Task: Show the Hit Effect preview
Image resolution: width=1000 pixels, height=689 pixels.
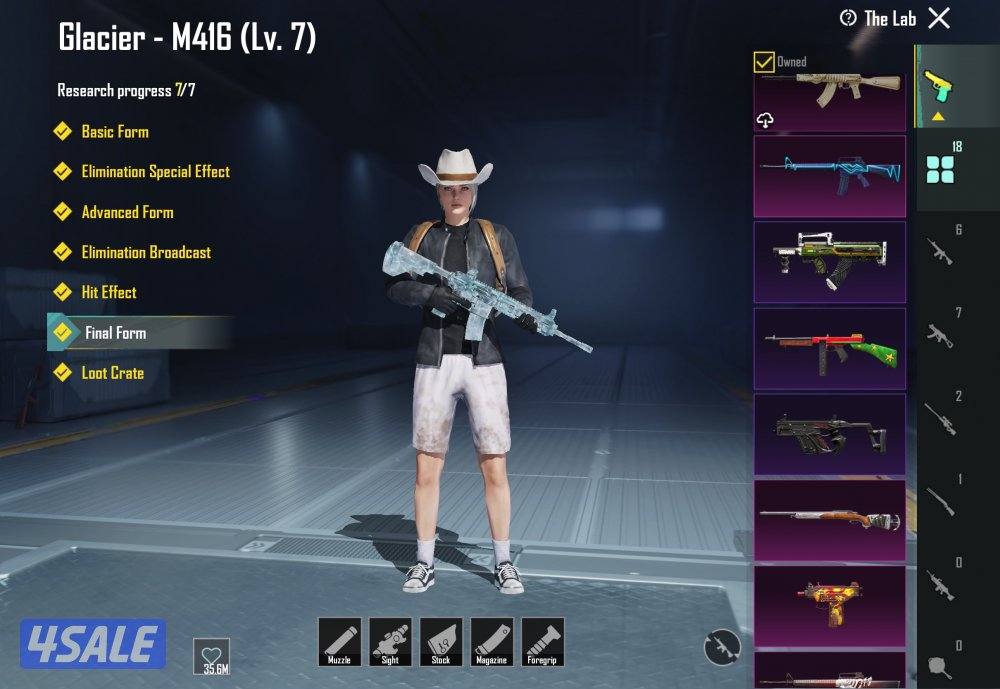Action: (108, 292)
